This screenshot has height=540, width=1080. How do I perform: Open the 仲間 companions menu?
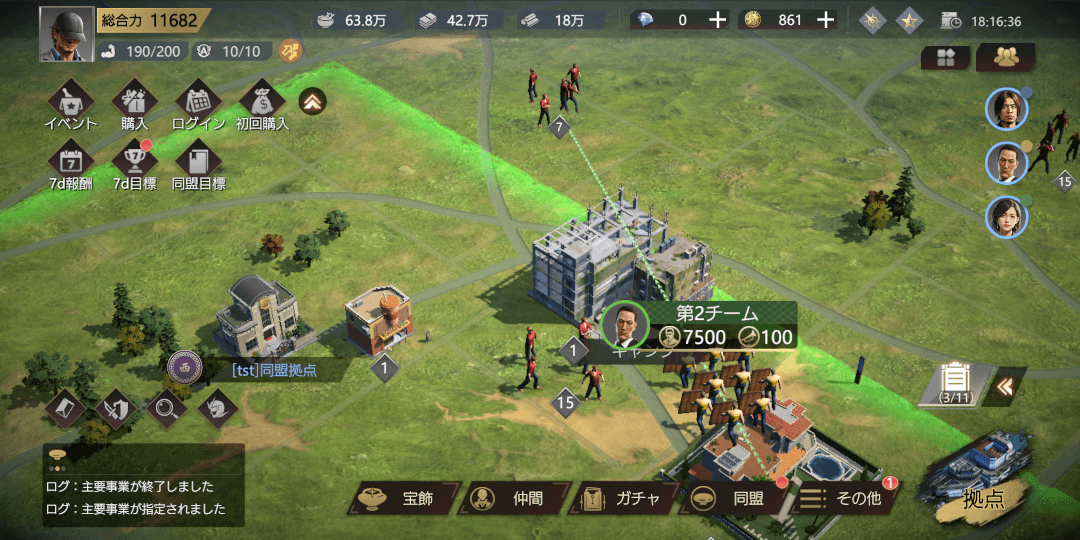(x=513, y=498)
